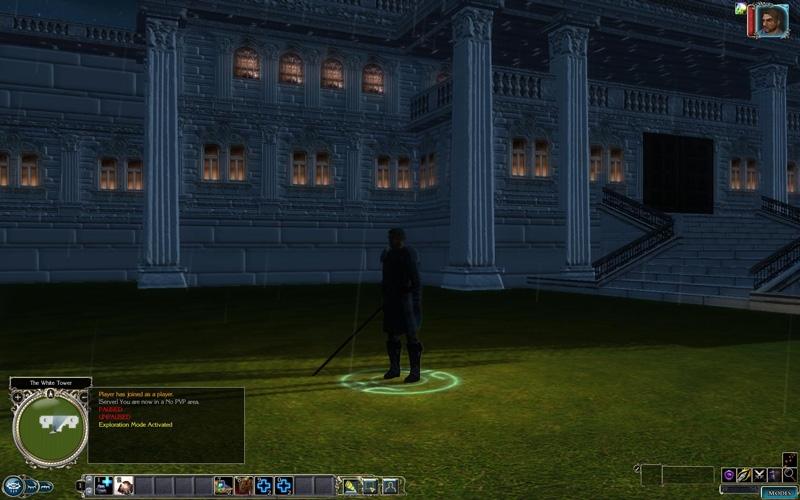
Task: Open the character silhouette panel button
Action: [389, 486]
